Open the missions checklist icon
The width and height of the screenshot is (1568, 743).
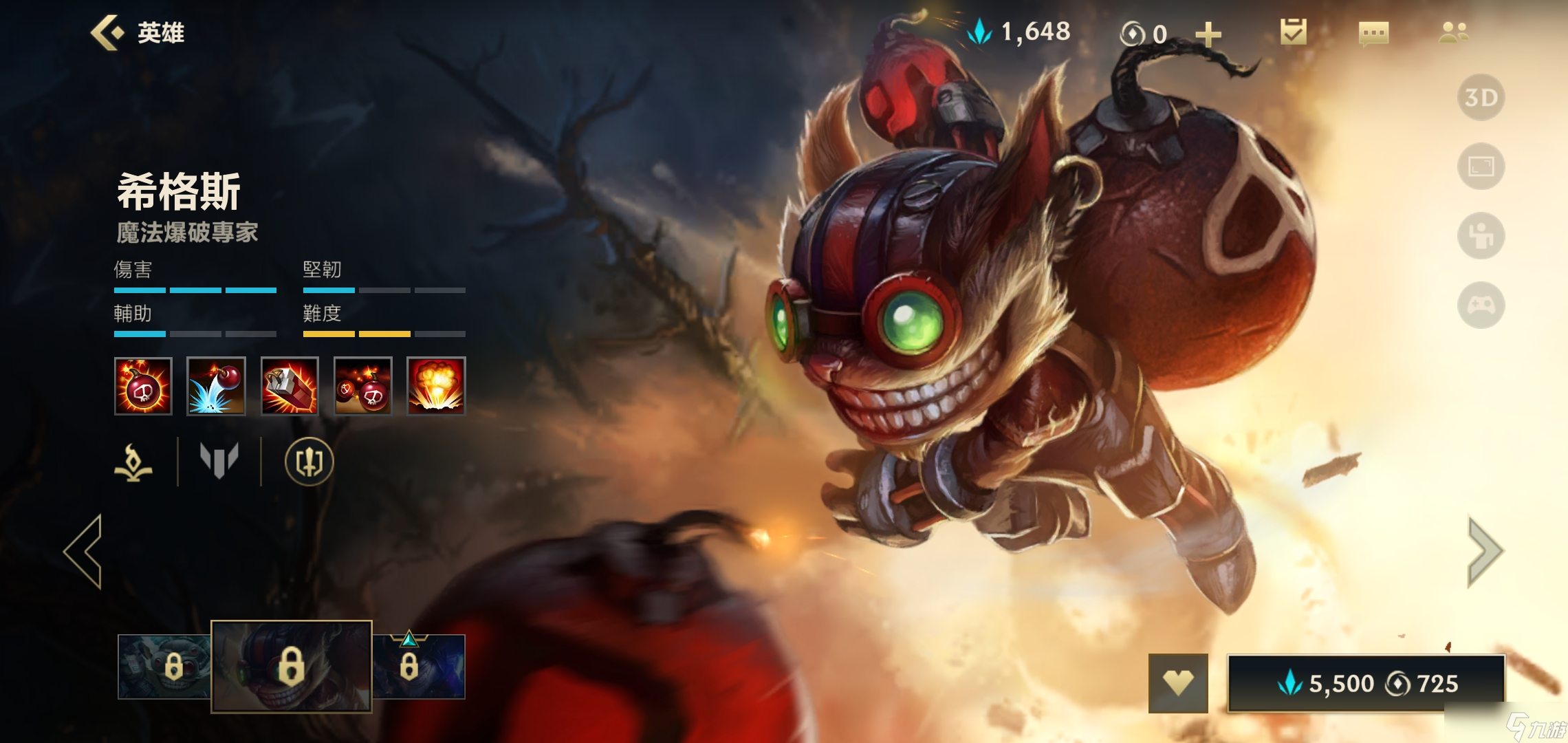(x=1293, y=32)
